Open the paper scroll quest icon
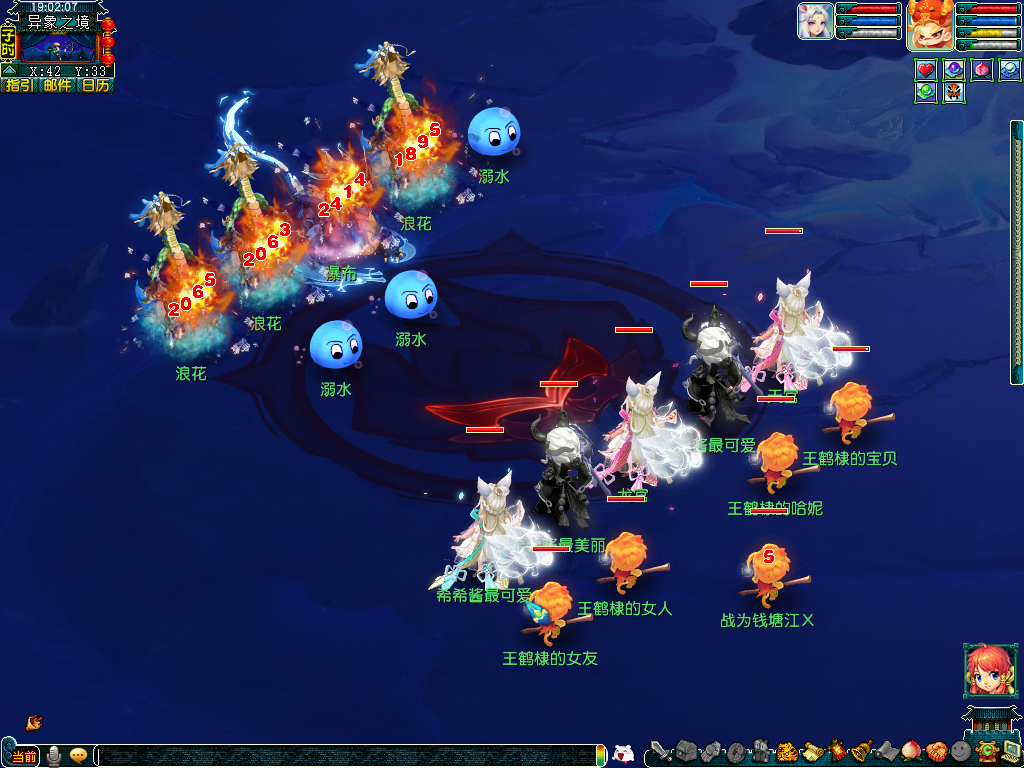This screenshot has width=1024, height=768. (x=812, y=751)
